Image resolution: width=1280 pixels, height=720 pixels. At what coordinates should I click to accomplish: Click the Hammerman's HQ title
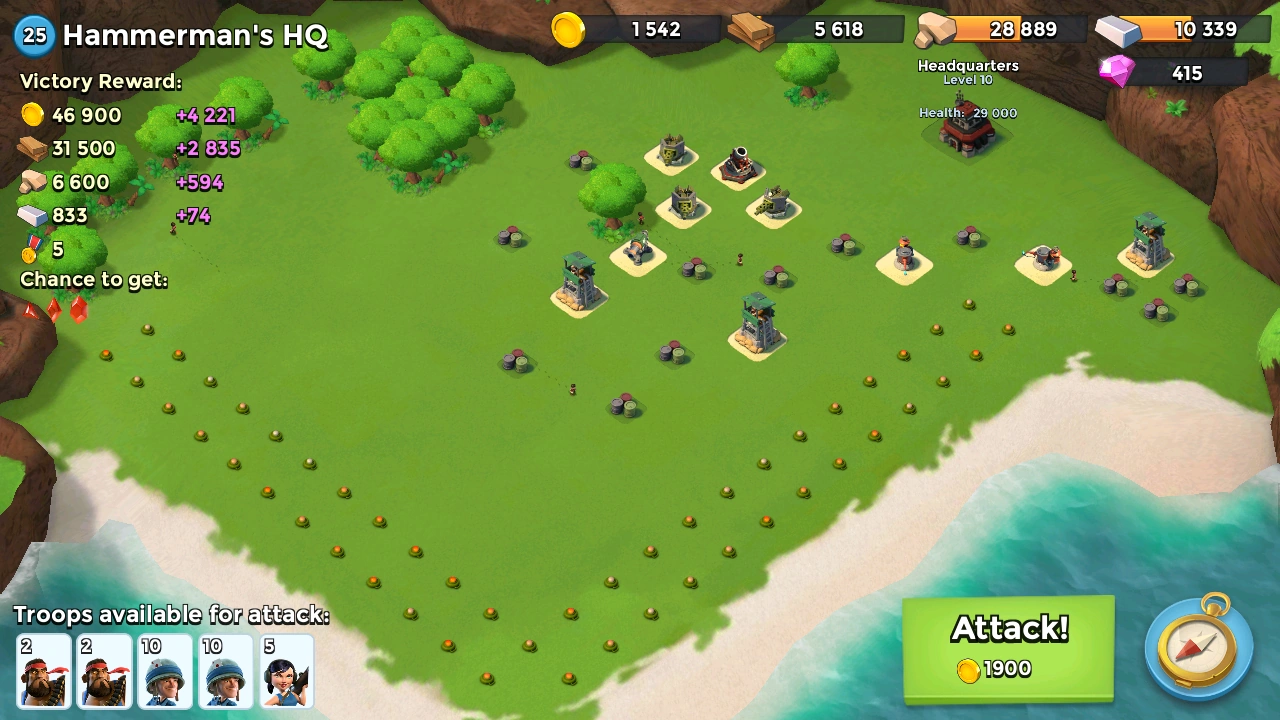(190, 33)
